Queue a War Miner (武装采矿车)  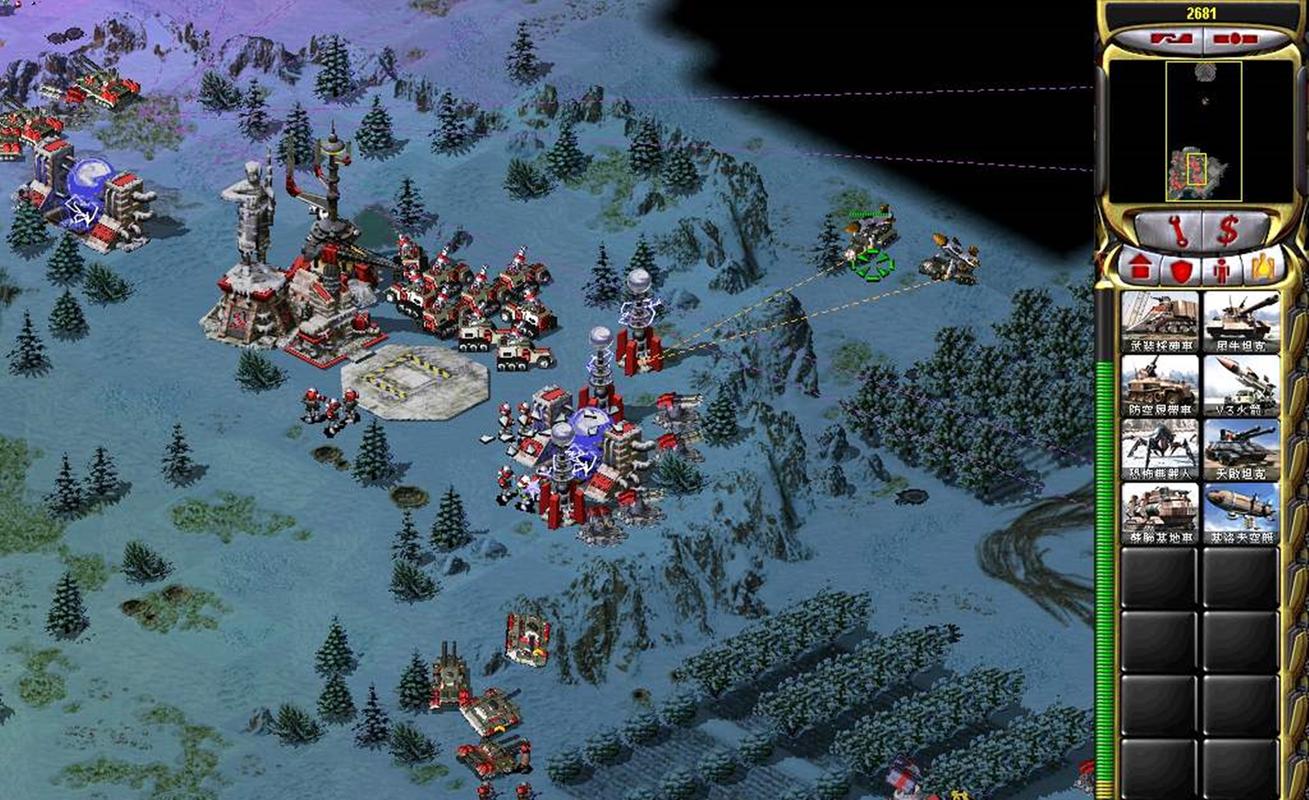click(1159, 322)
